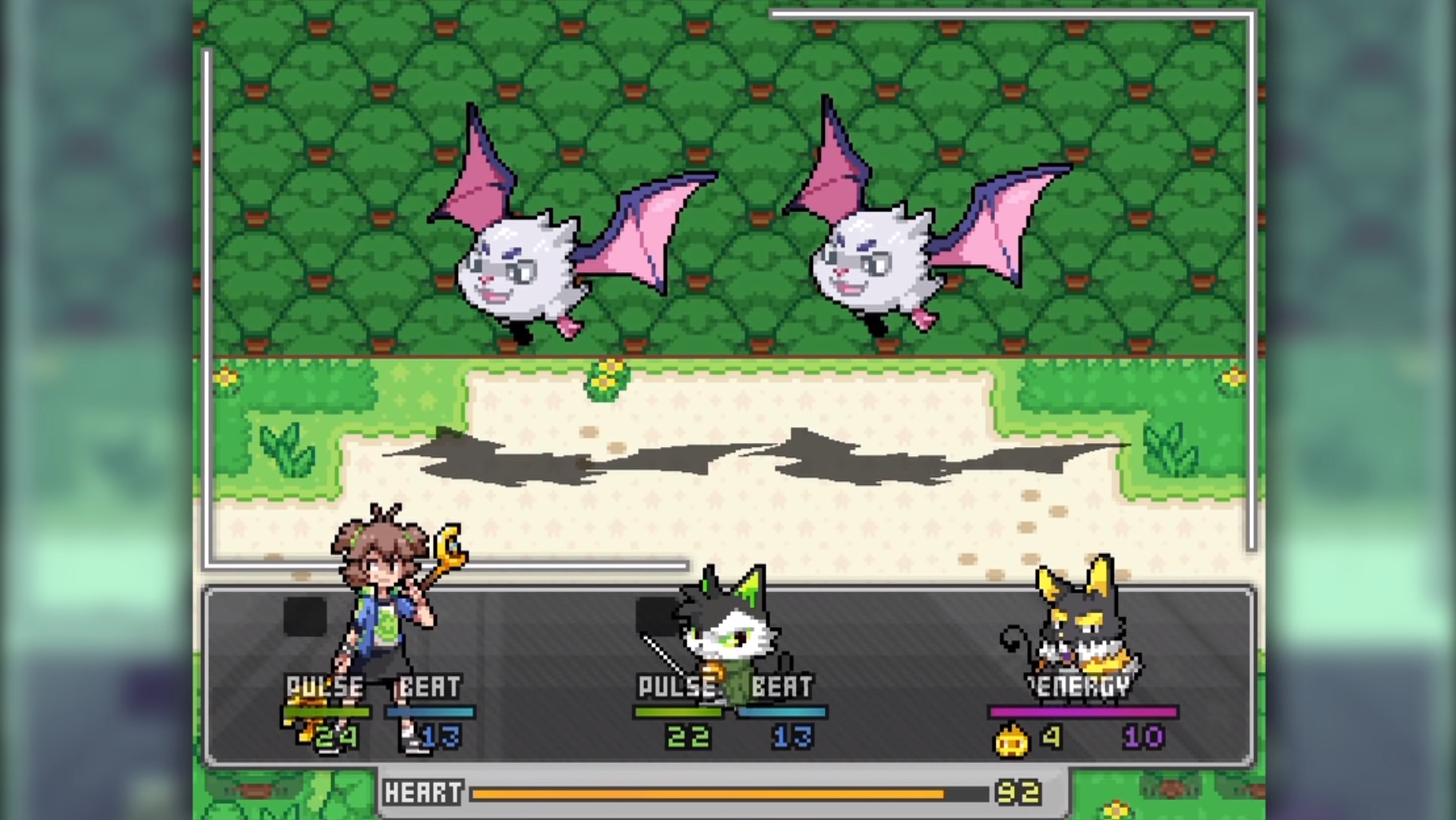This screenshot has height=820, width=1456.
Task: Select the trainer's PULSE label
Action: click(x=325, y=685)
